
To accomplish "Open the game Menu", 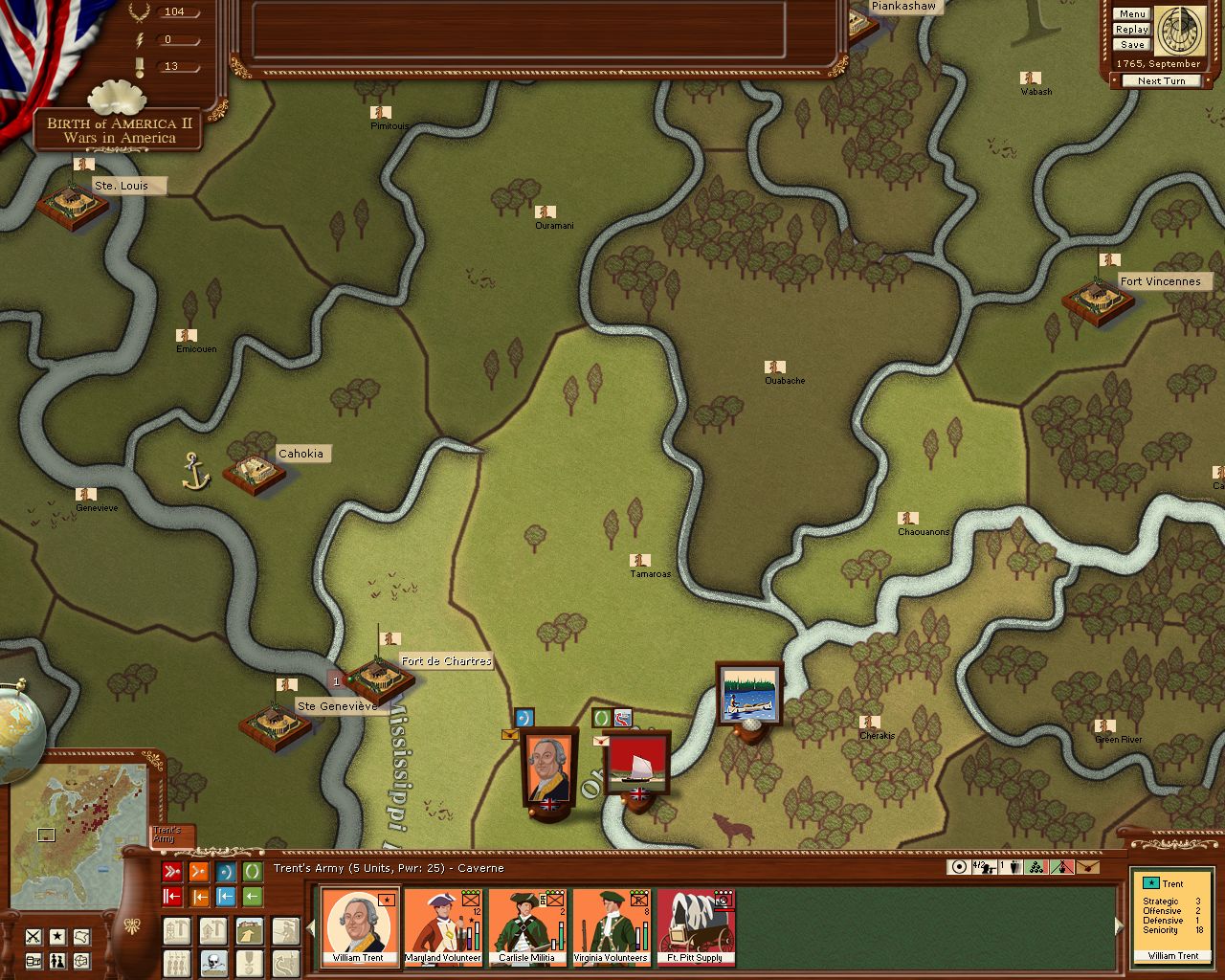I will click(x=1132, y=14).
